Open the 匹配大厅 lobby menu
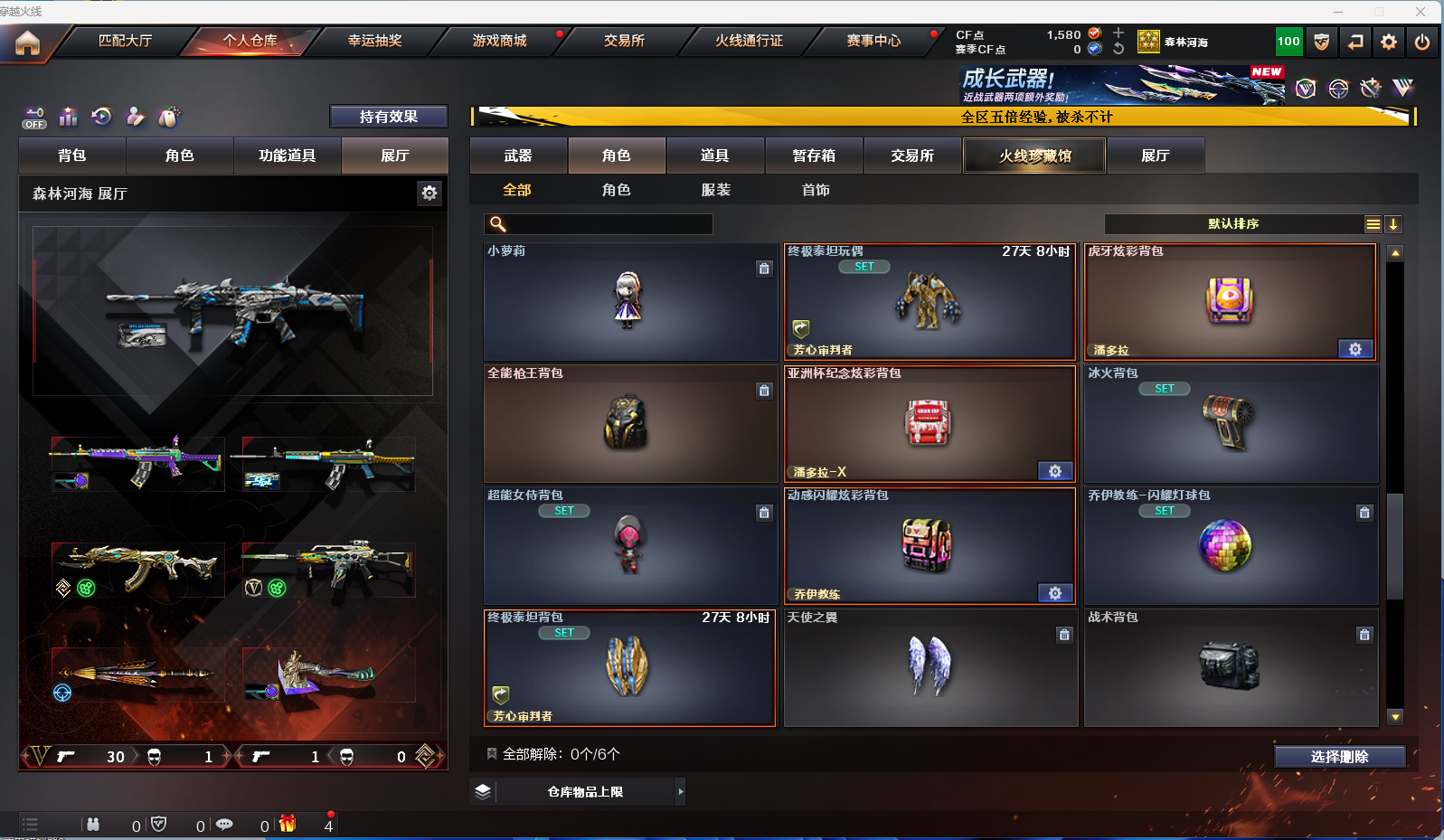Viewport: 1444px width, 840px height. click(x=125, y=41)
